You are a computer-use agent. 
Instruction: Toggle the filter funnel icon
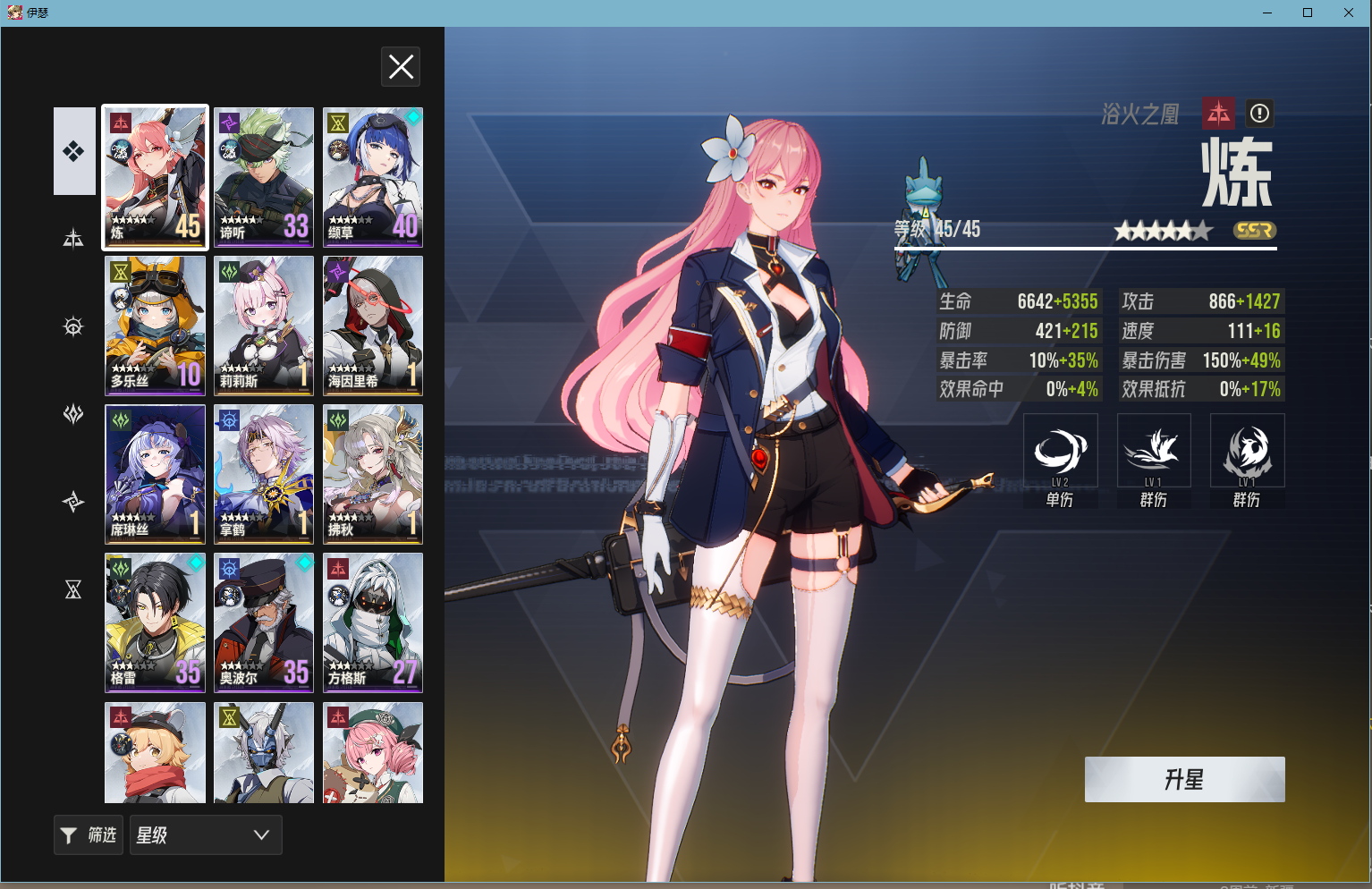click(x=70, y=834)
